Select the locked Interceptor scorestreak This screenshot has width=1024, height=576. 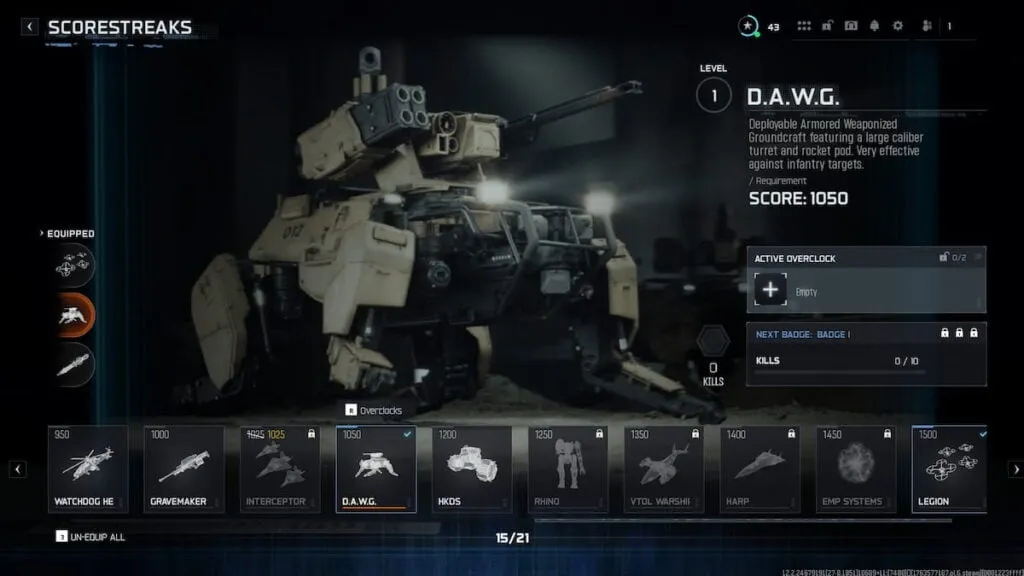click(280, 468)
